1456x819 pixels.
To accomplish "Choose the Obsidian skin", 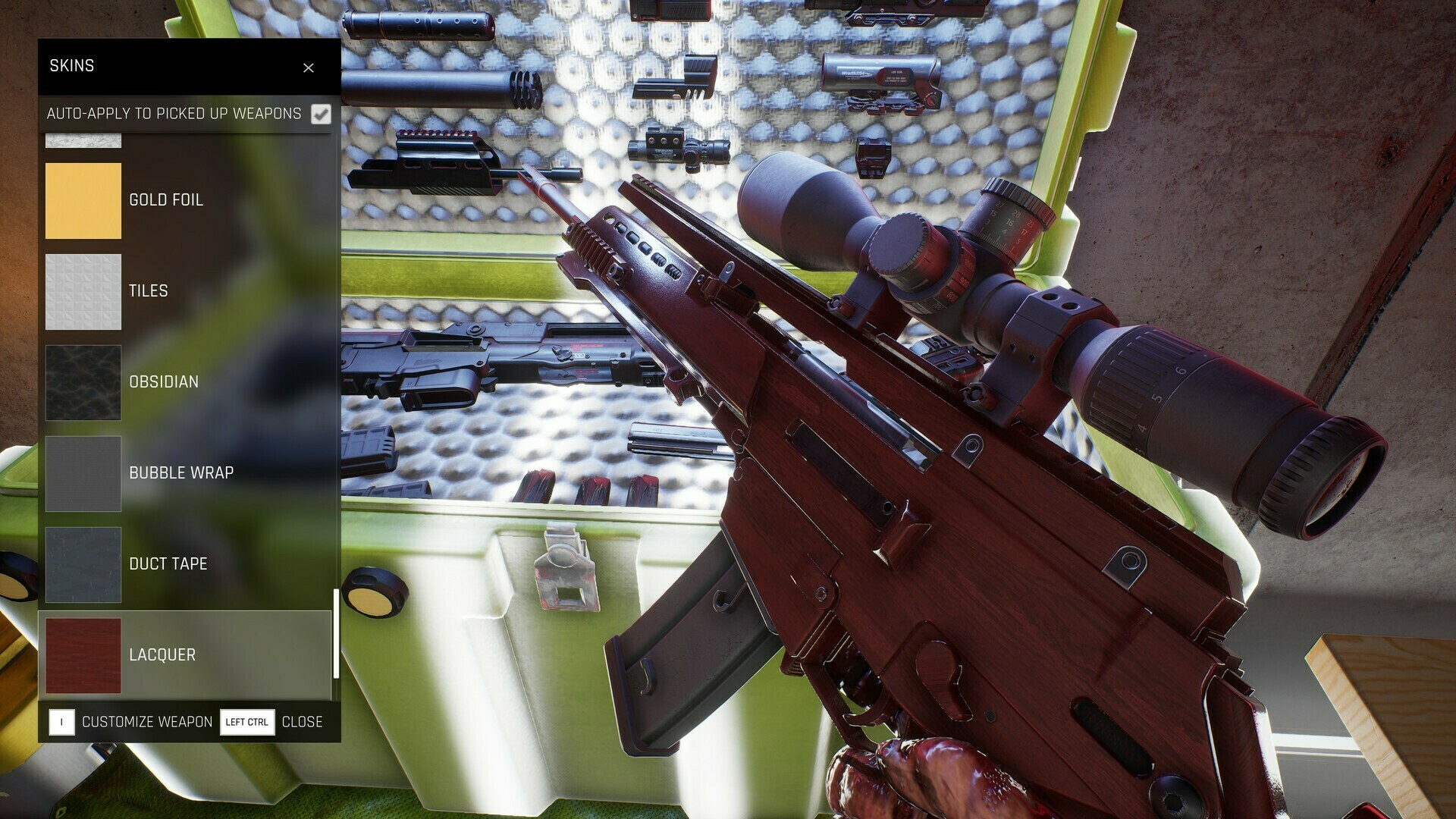I will (83, 382).
